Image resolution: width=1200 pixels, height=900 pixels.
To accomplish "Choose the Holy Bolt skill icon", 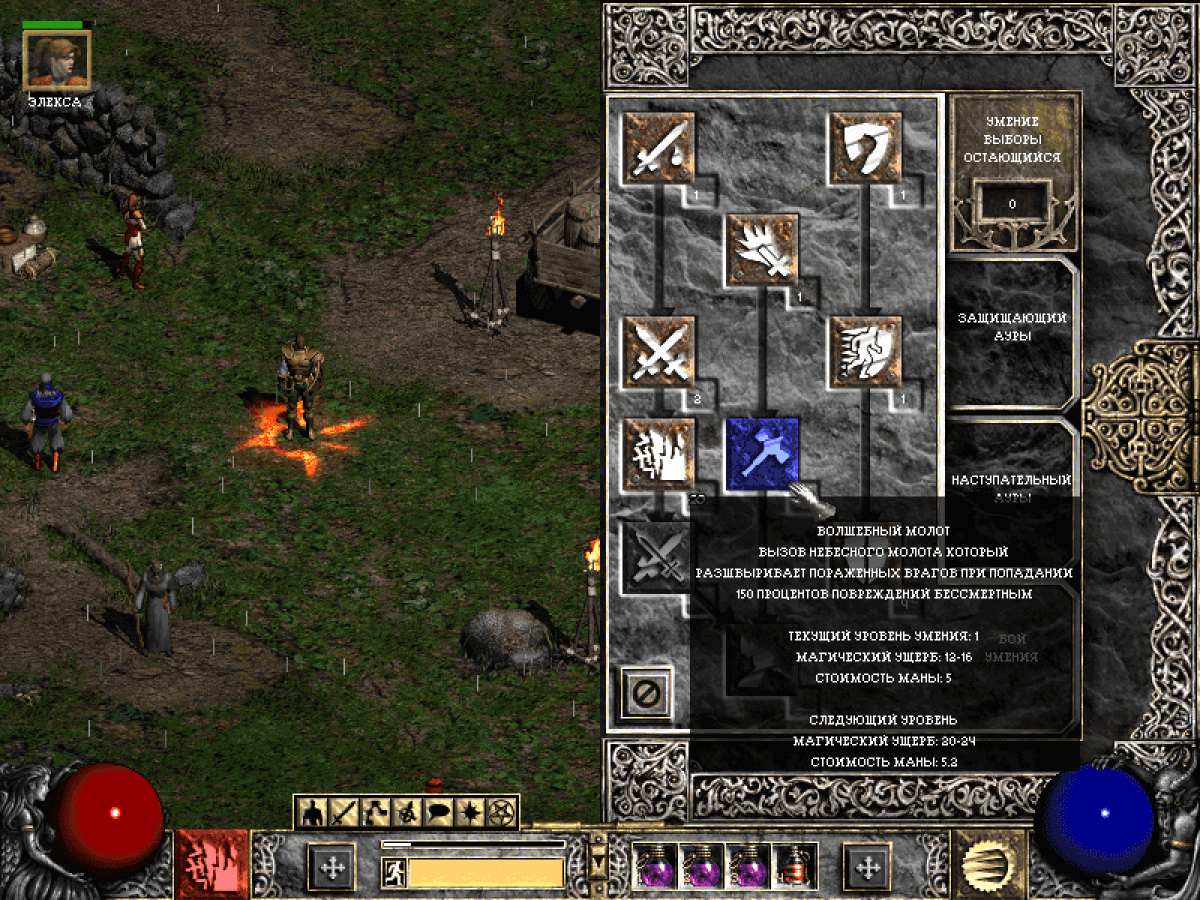I will (762, 250).
